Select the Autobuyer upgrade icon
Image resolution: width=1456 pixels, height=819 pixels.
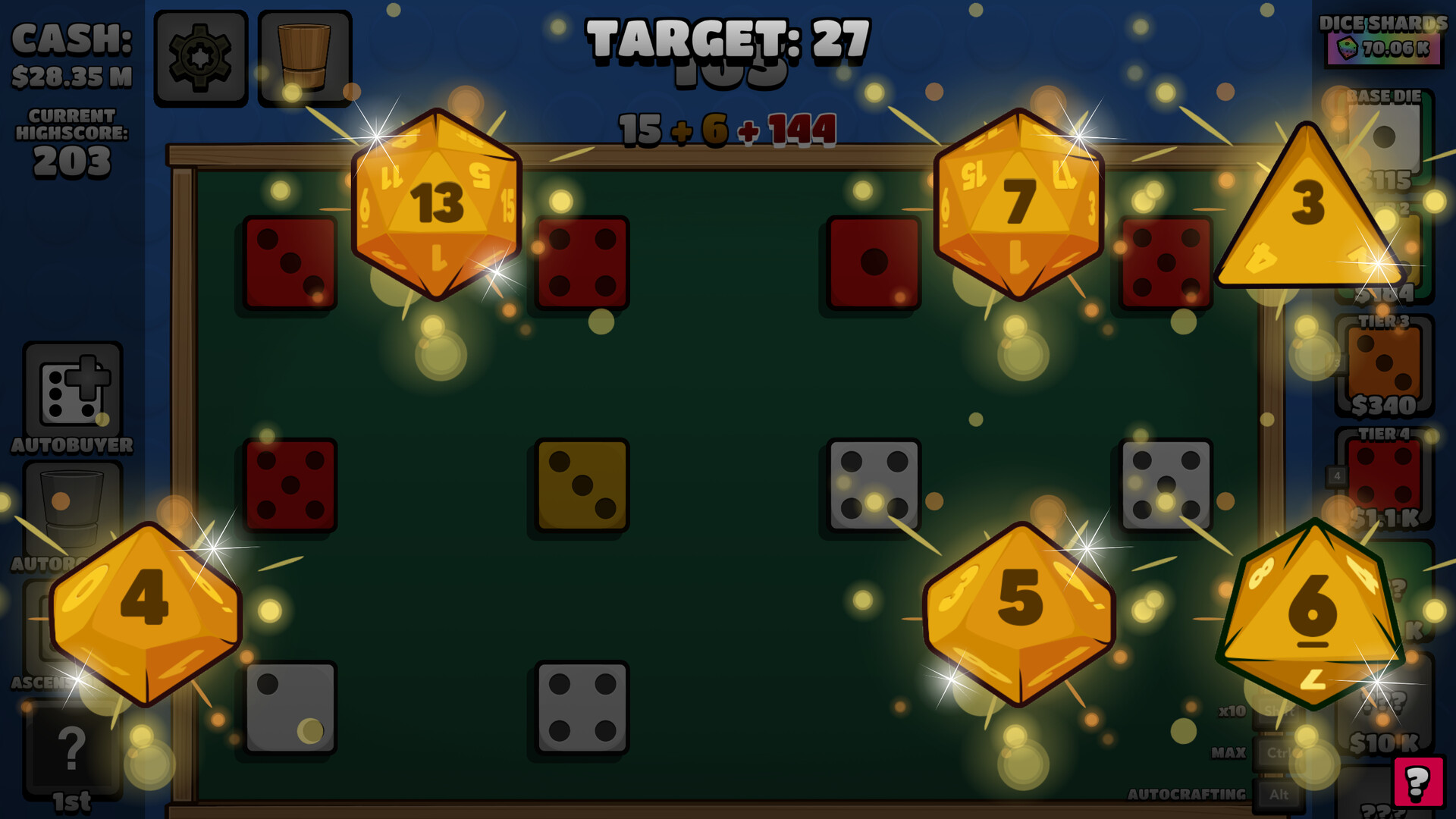tap(74, 389)
